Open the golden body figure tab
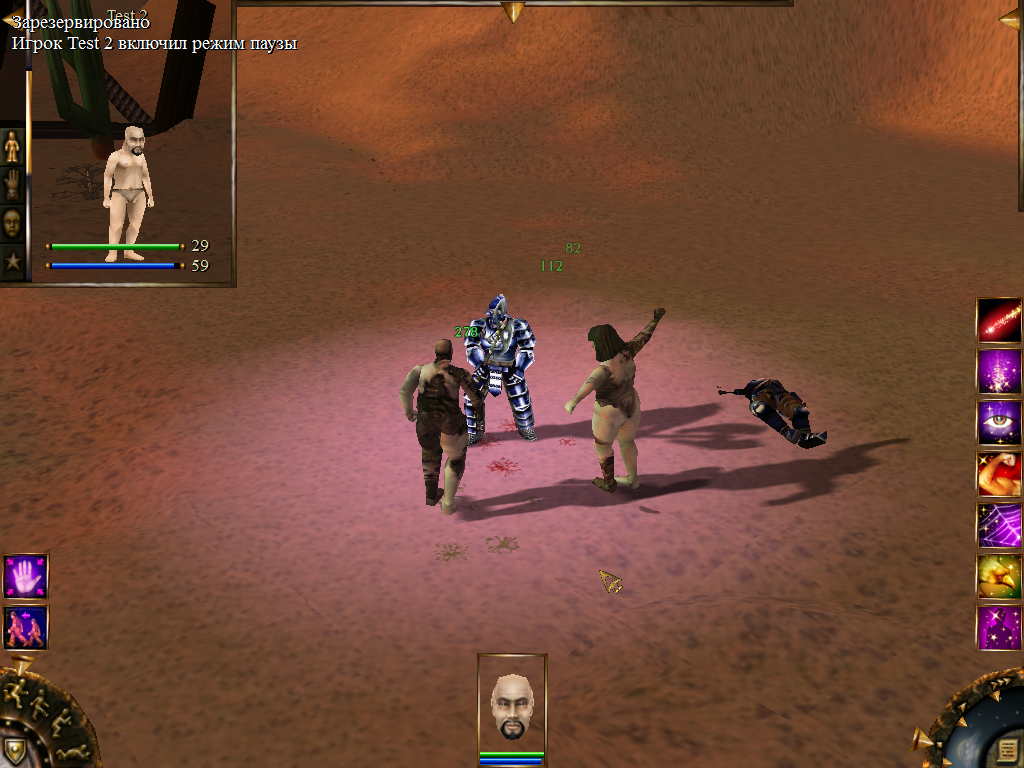 [12, 147]
